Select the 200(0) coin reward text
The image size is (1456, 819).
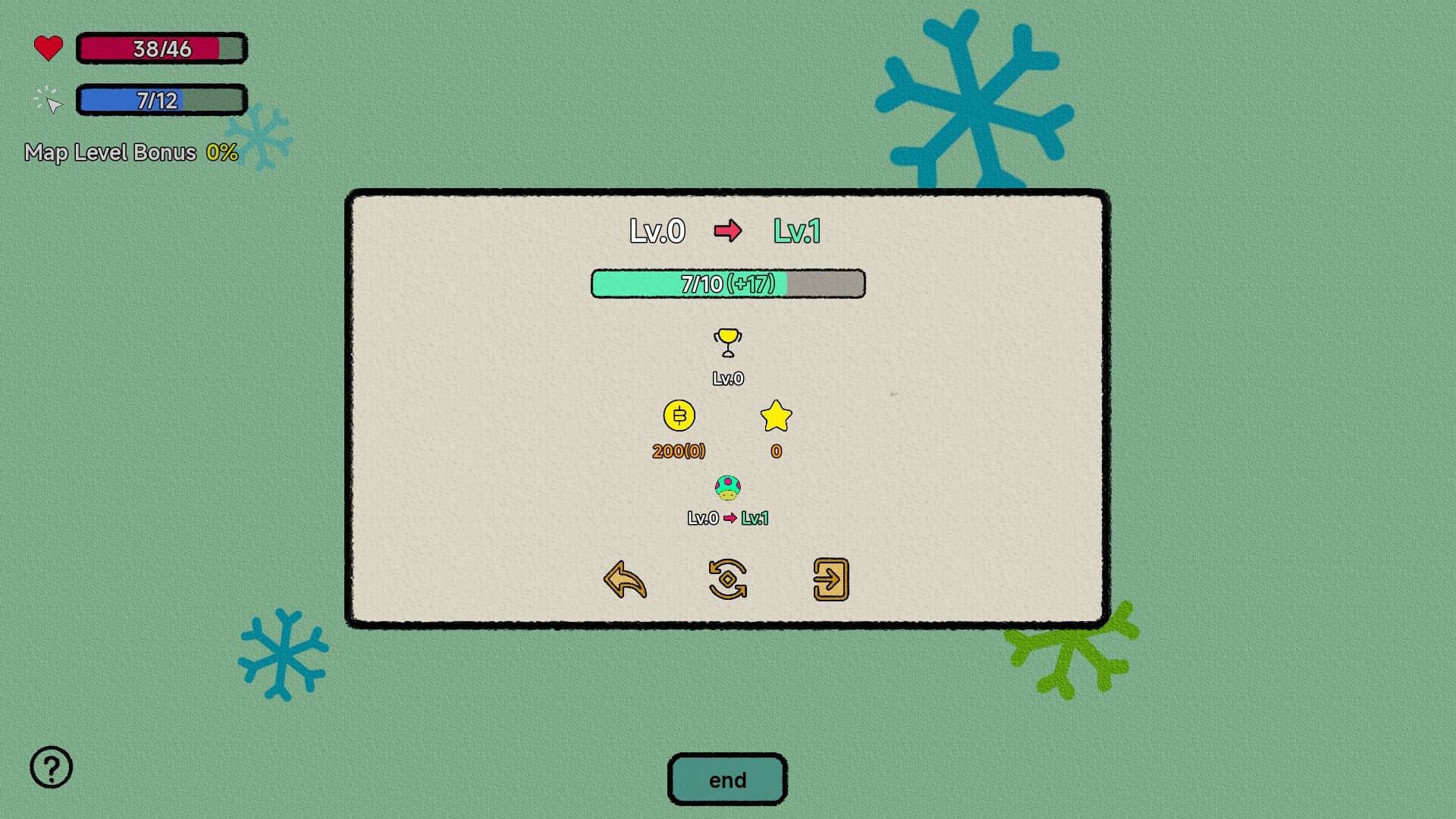point(679,450)
